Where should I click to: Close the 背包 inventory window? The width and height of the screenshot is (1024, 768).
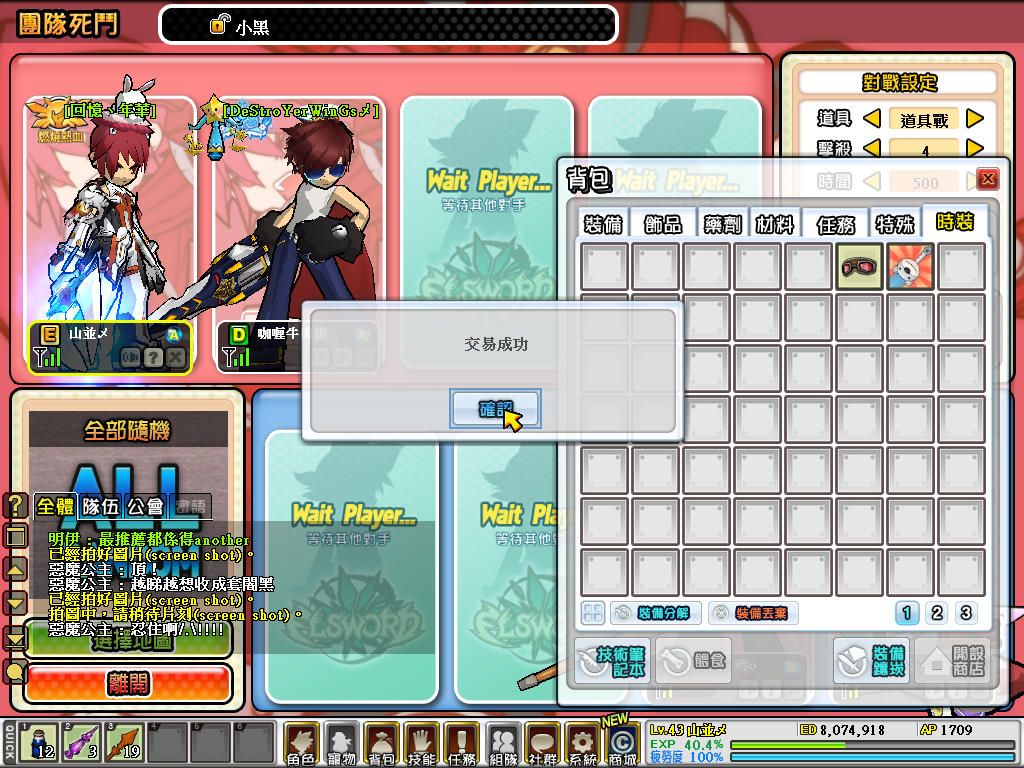[987, 179]
